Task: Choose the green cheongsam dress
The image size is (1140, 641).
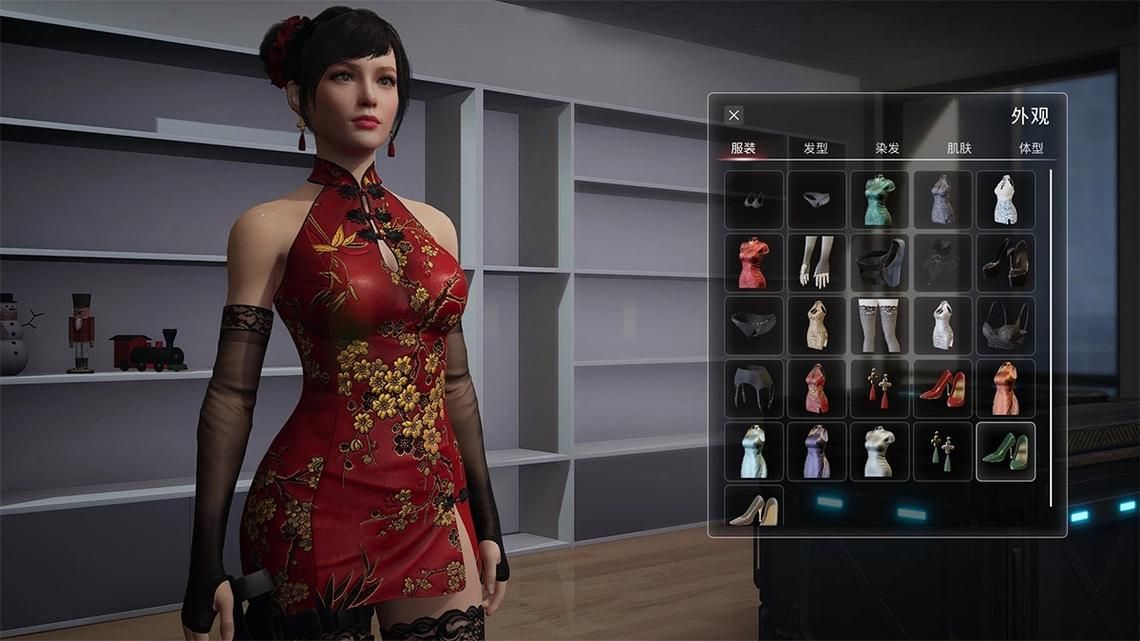Action: point(880,200)
